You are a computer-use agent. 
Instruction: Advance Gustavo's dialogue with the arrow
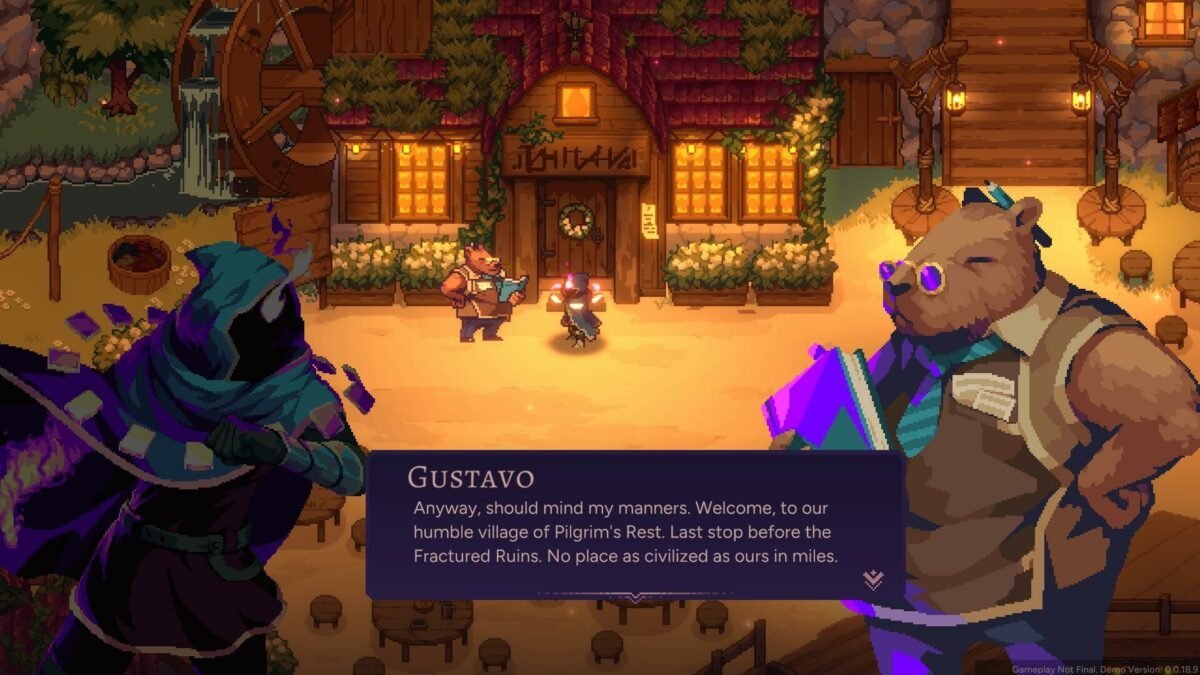tap(873, 579)
